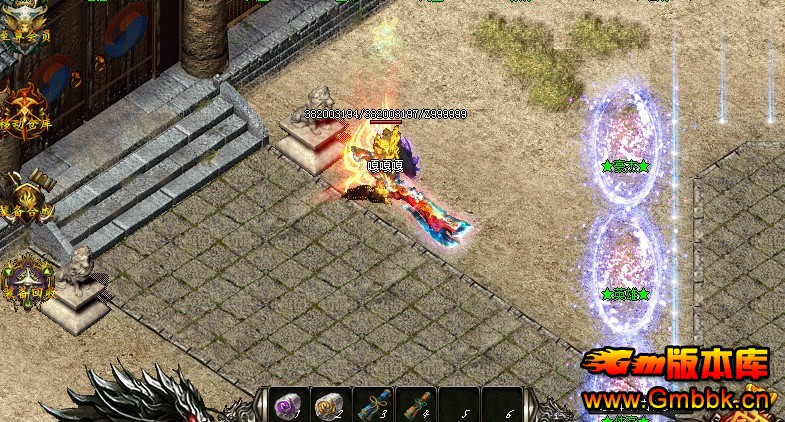Select the blue scroll in hotbar slot 3
The width and height of the screenshot is (785, 422).
pyautogui.click(x=373, y=405)
